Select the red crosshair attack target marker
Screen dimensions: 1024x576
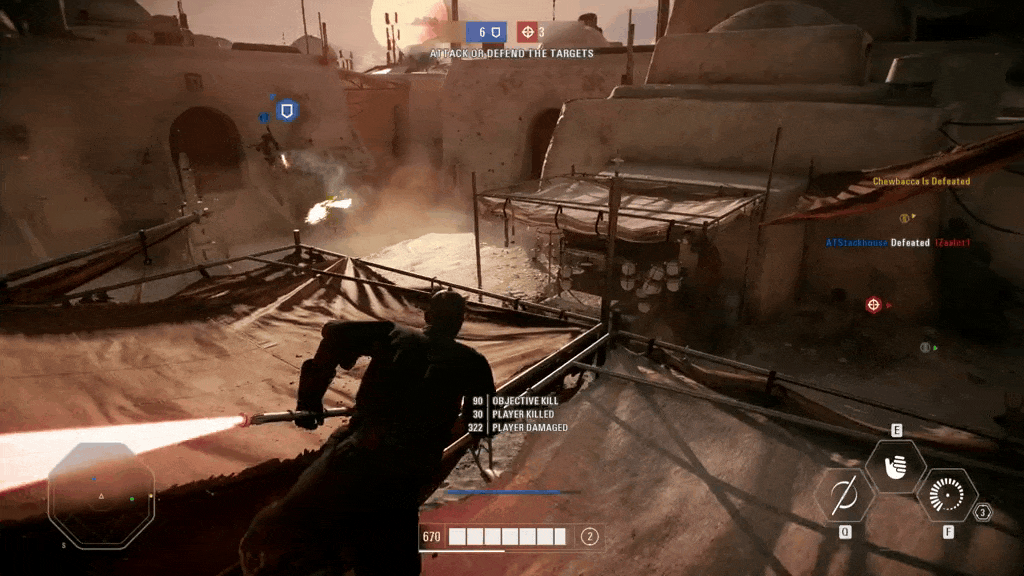[x=873, y=304]
